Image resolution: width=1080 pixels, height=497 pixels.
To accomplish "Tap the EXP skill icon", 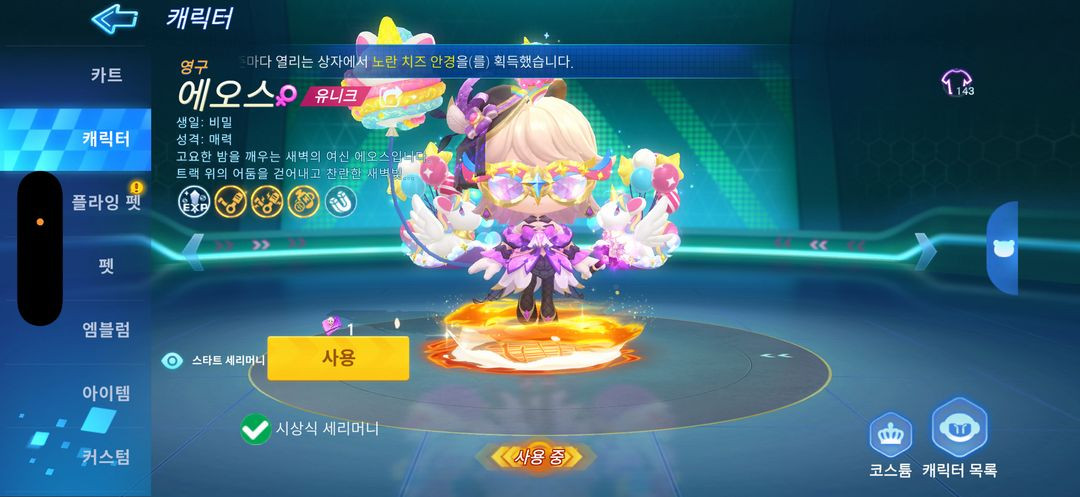I will (192, 202).
